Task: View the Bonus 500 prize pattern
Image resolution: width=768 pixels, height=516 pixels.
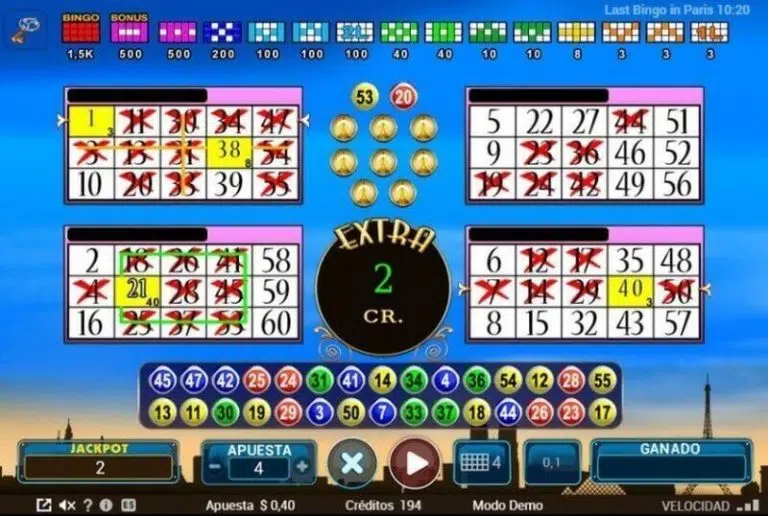Action: coord(129,33)
